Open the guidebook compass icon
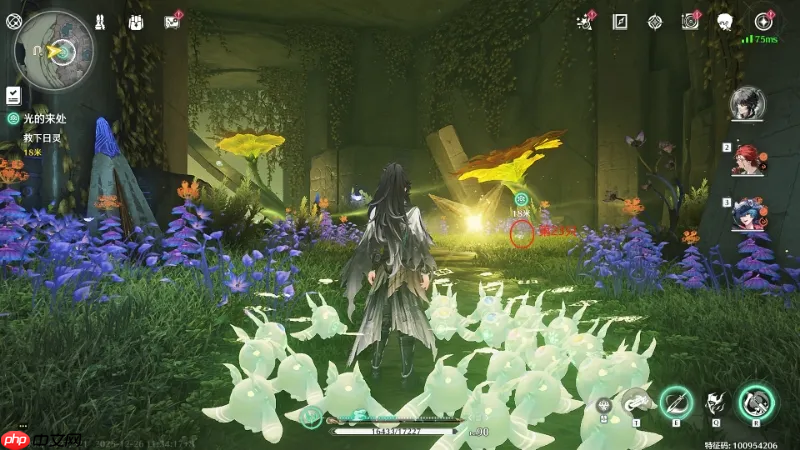The image size is (800, 450). (x=620, y=21)
